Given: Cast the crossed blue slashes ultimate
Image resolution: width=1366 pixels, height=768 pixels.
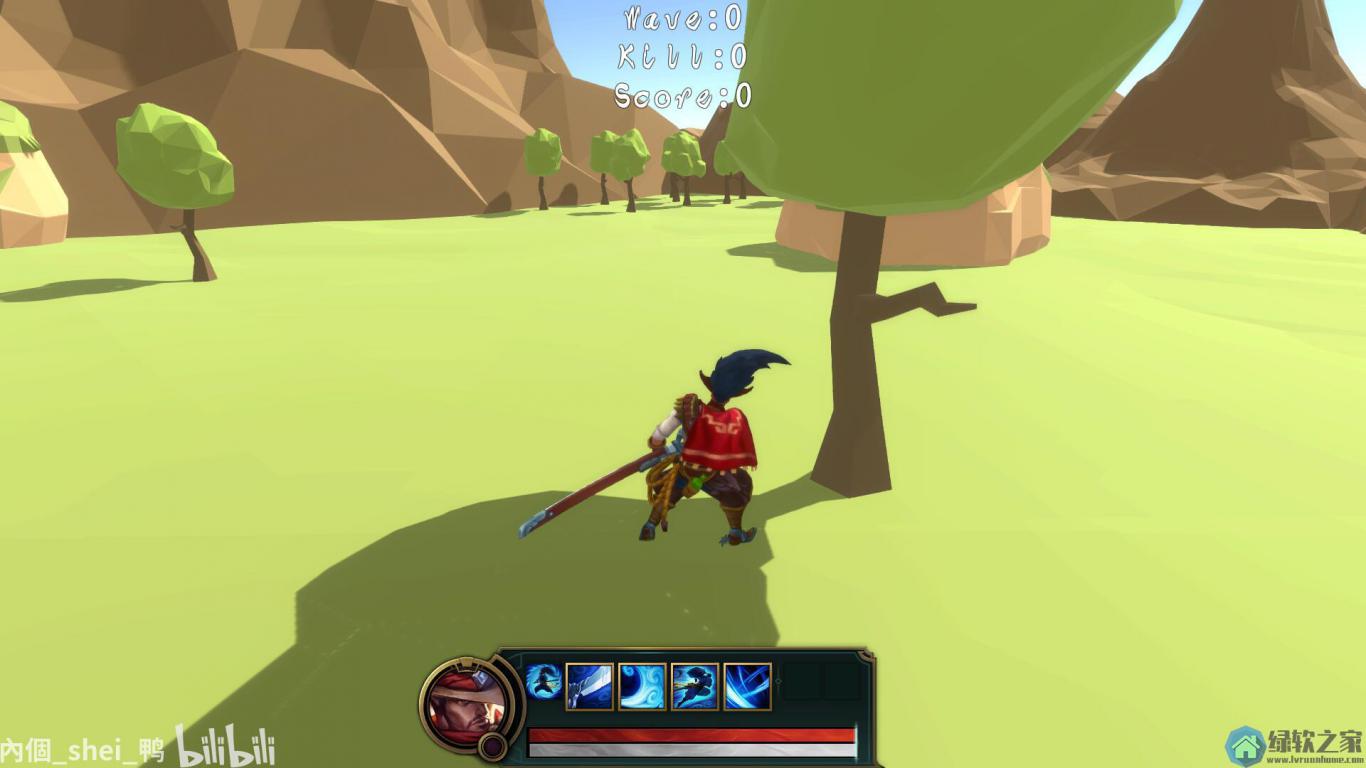Looking at the screenshot, I should (748, 687).
